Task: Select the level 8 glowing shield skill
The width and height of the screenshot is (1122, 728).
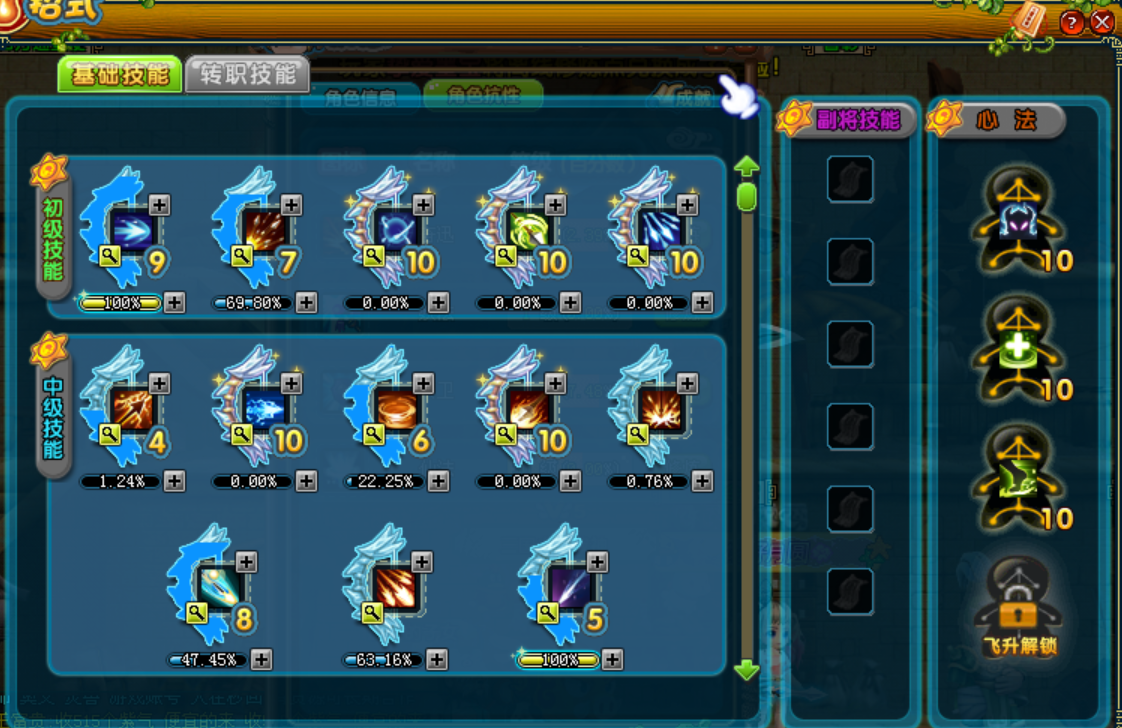Action: click(218, 588)
